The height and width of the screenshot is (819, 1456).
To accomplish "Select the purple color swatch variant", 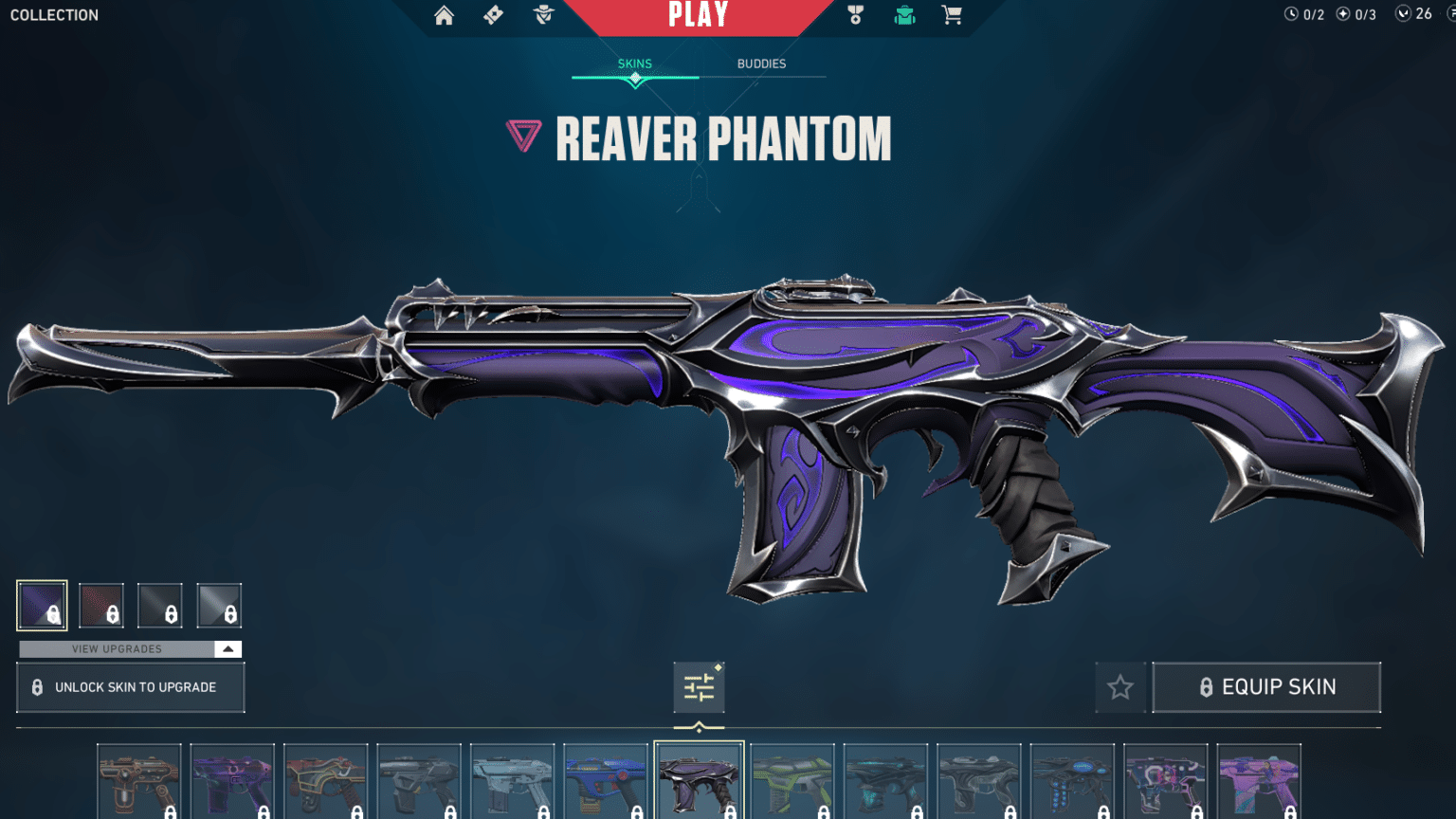I will pyautogui.click(x=42, y=605).
